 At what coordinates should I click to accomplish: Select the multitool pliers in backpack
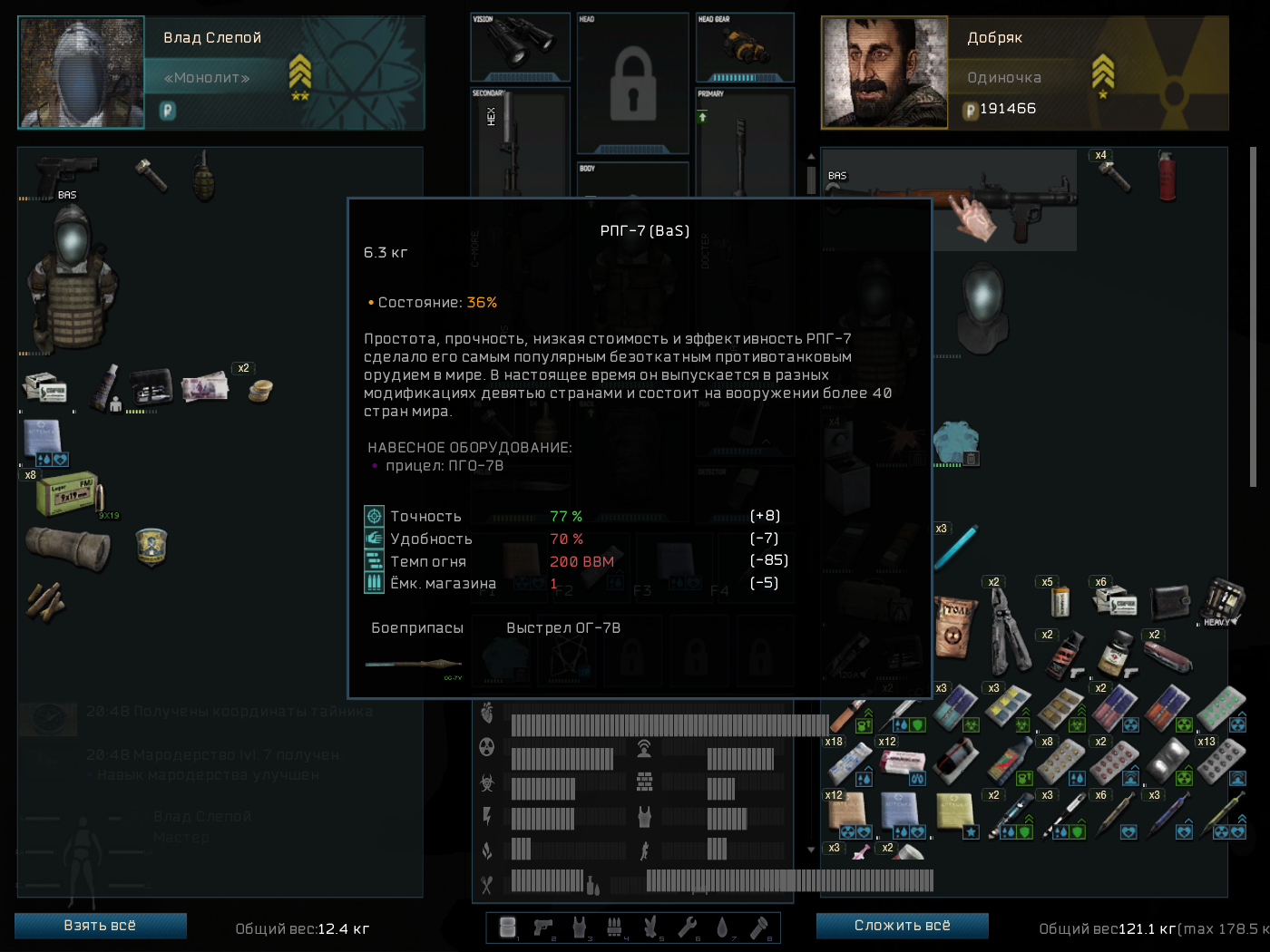(1007, 628)
